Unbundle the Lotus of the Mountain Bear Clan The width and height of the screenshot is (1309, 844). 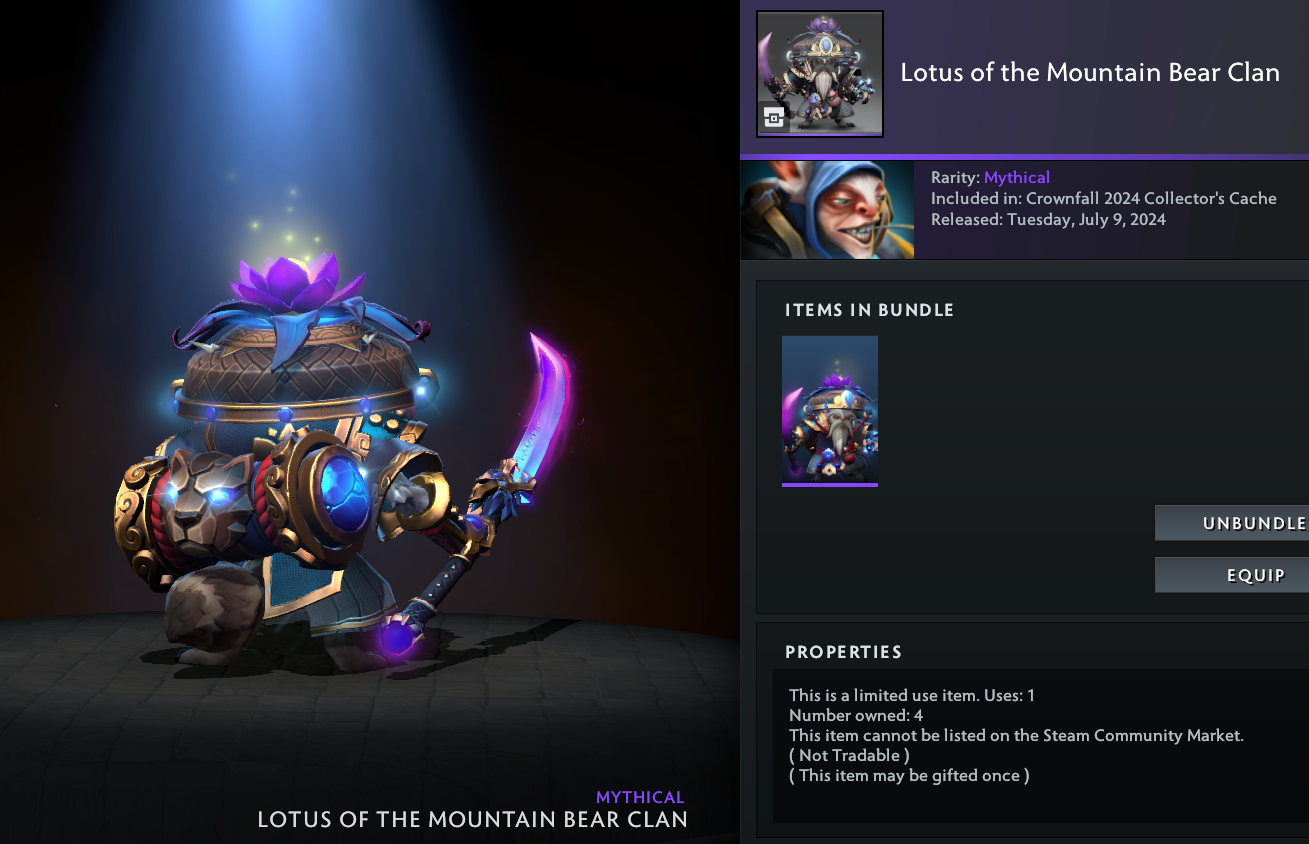pyautogui.click(x=1232, y=523)
